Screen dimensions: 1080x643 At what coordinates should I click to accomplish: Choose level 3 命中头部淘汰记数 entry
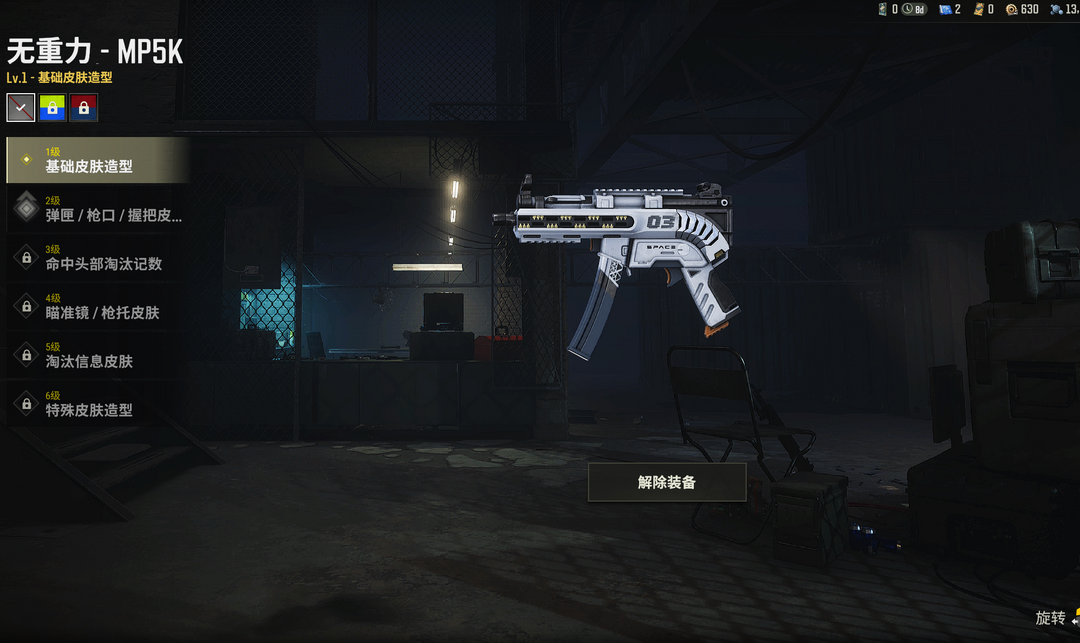[97, 257]
